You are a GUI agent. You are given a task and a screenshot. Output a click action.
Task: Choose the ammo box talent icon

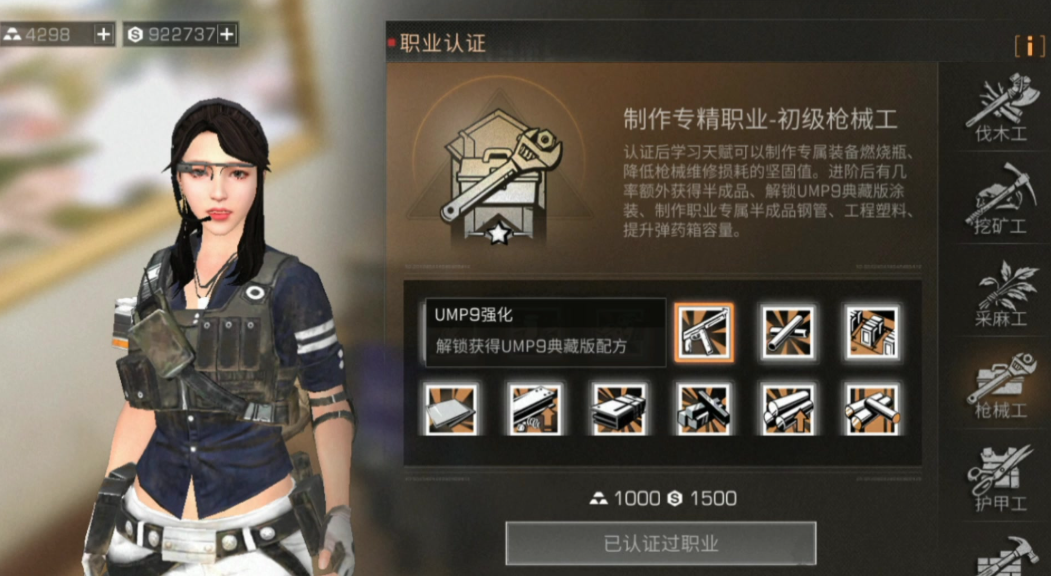pyautogui.click(x=872, y=332)
